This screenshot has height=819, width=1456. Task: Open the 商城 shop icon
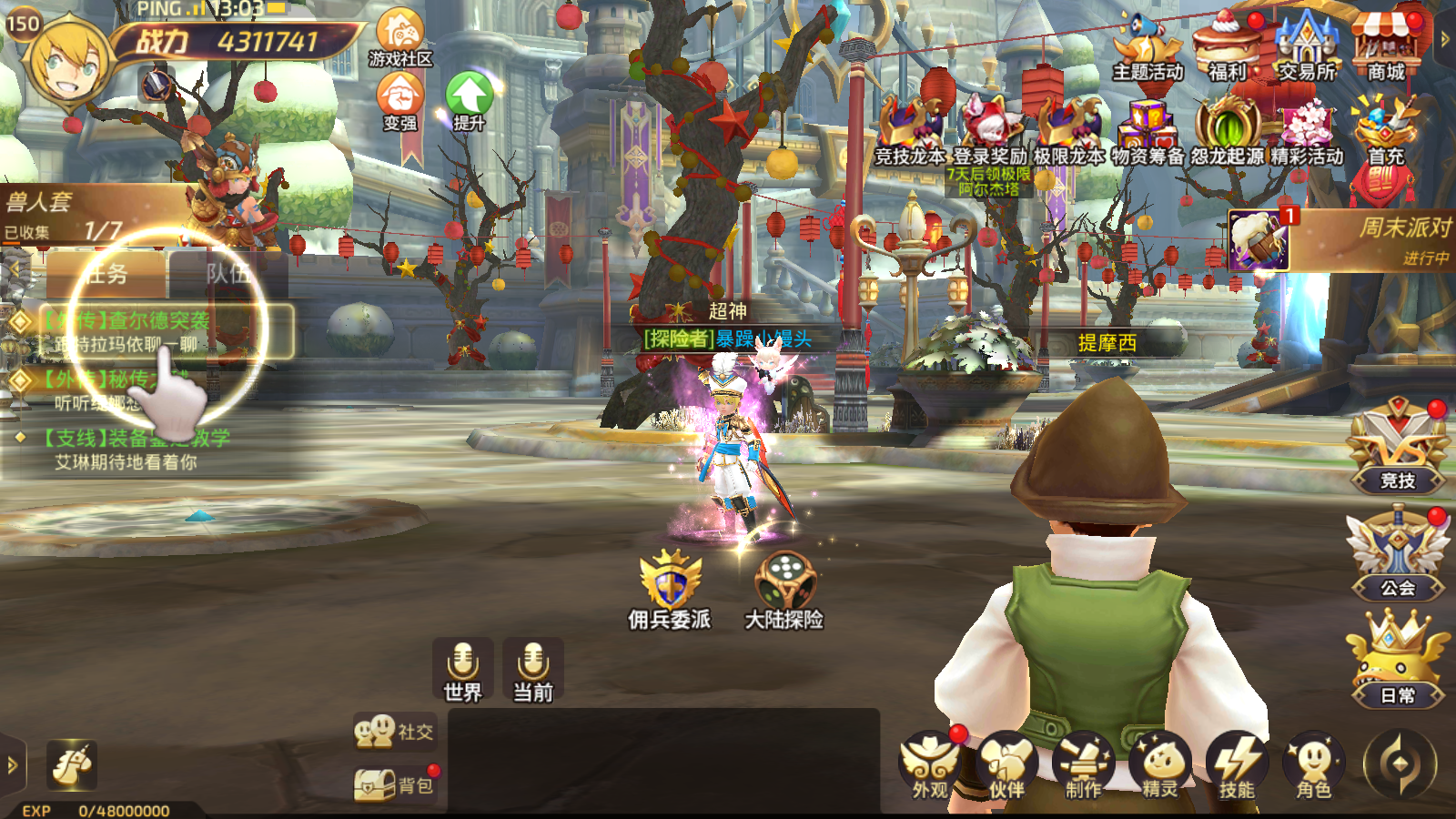[1385, 45]
